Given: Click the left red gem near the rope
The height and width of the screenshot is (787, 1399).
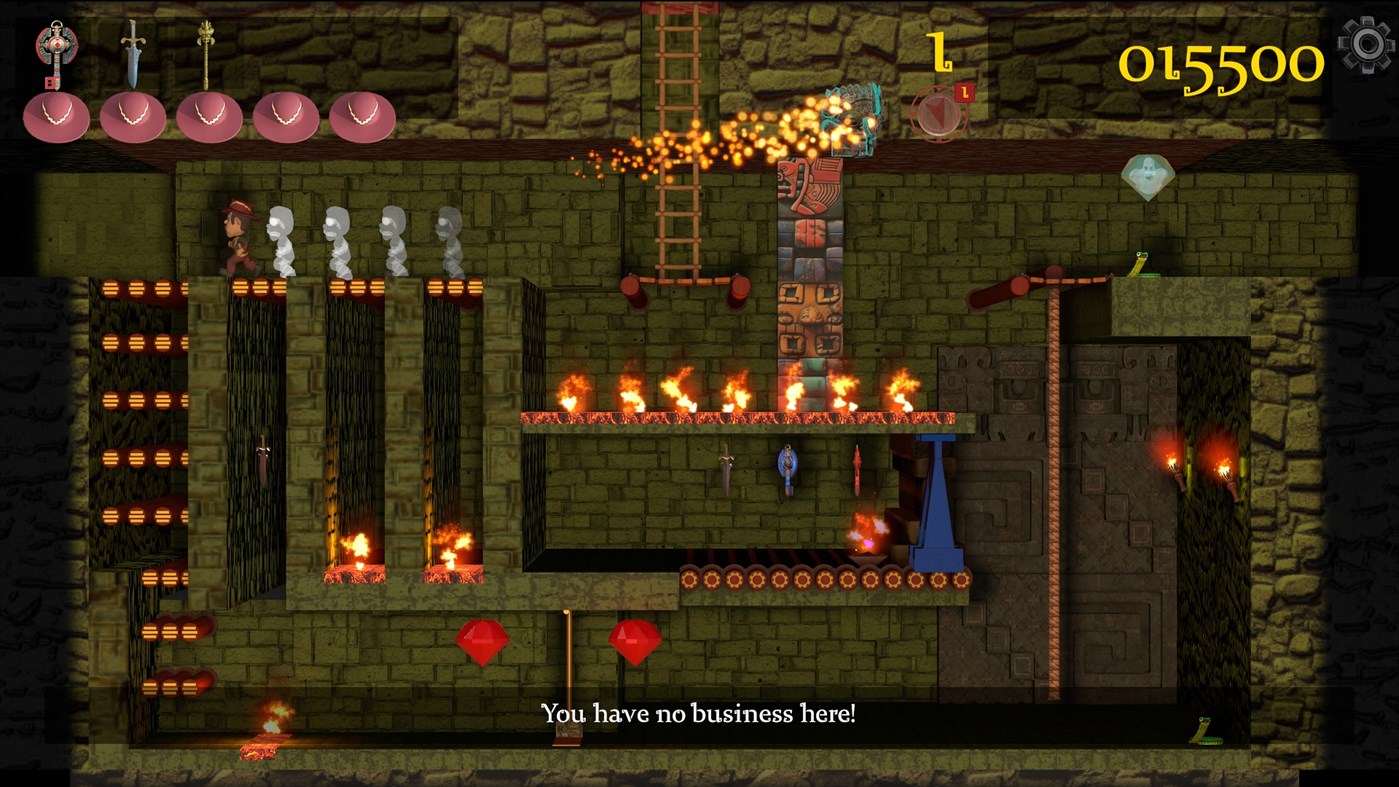Looking at the screenshot, I should coord(481,640).
